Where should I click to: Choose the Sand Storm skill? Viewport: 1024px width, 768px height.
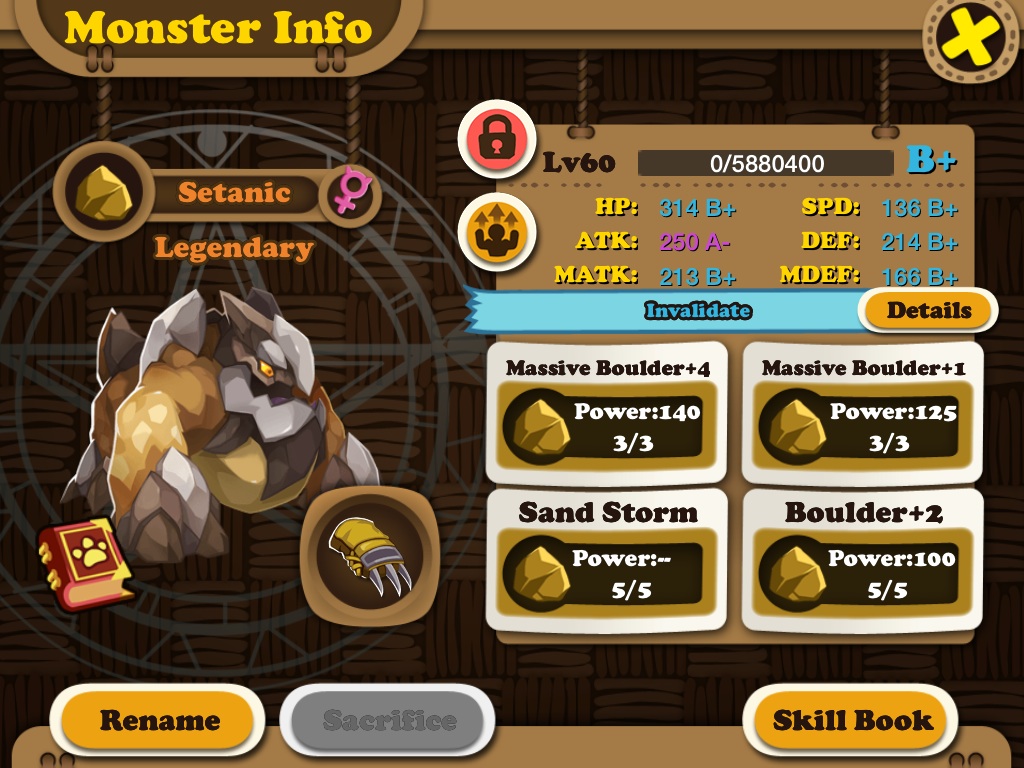[x=607, y=560]
